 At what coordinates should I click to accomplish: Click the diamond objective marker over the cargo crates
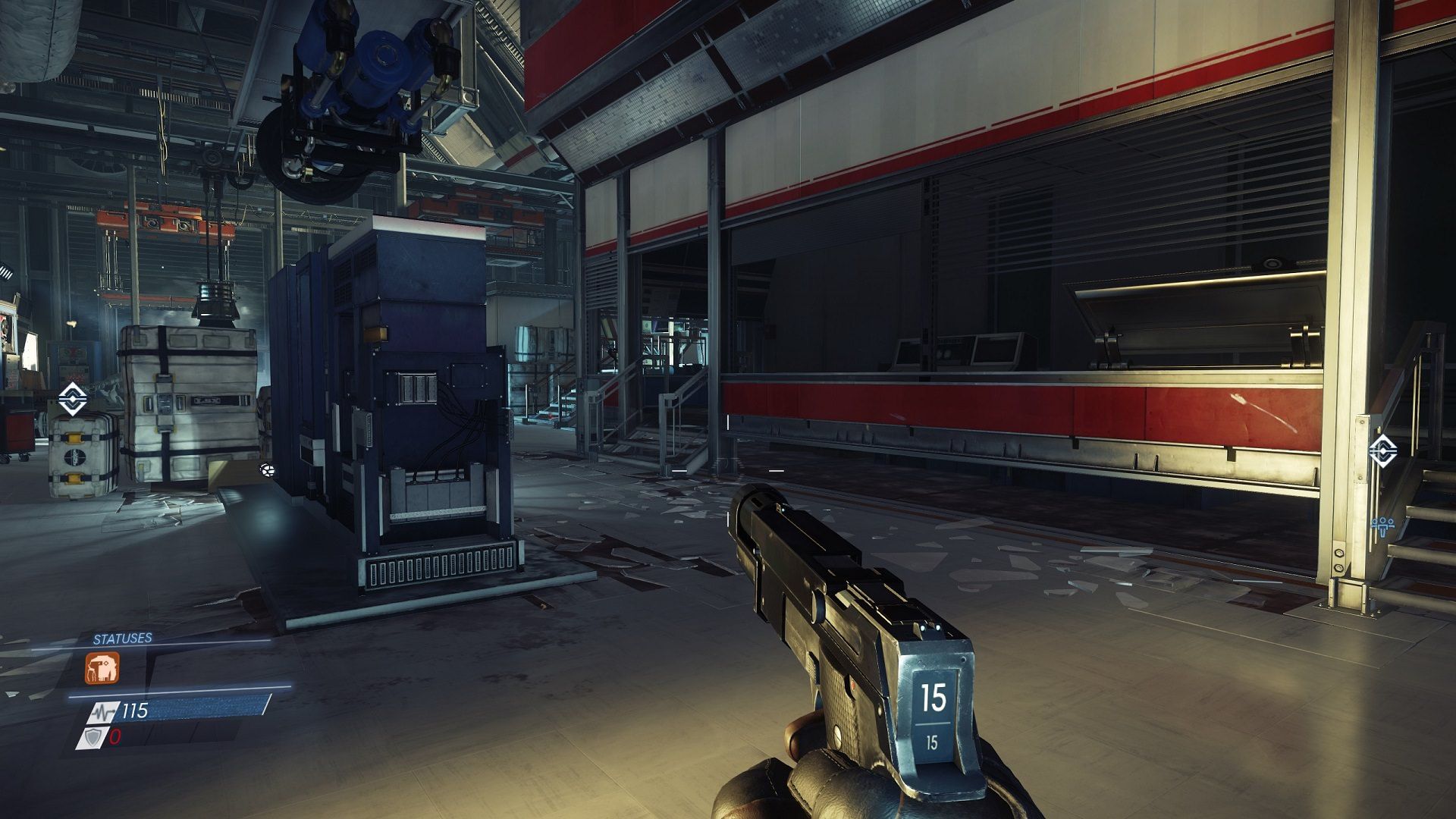point(72,399)
